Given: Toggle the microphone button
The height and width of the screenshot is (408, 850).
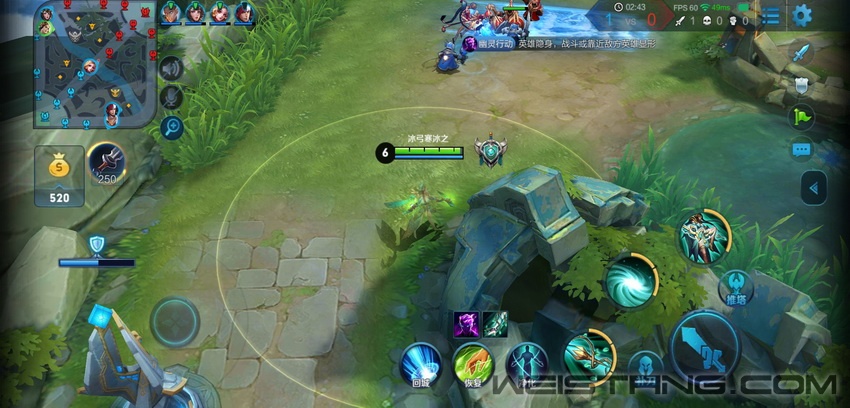Looking at the screenshot, I should [172, 97].
